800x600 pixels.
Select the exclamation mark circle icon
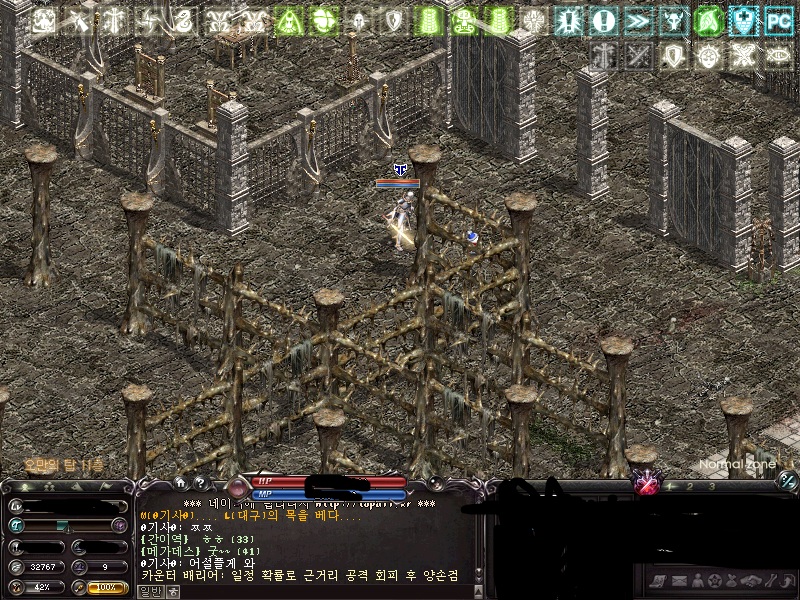pyautogui.click(x=603, y=20)
